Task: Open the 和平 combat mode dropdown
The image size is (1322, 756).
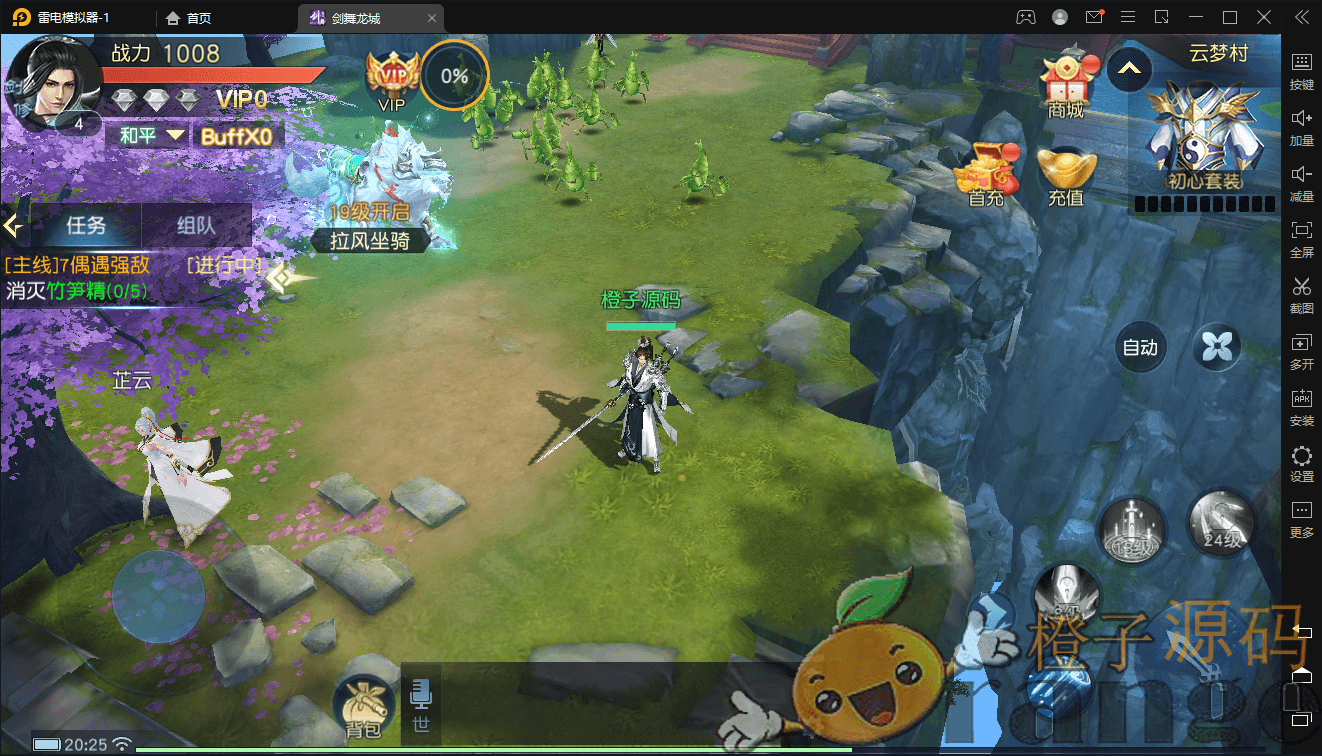Action: (x=151, y=135)
